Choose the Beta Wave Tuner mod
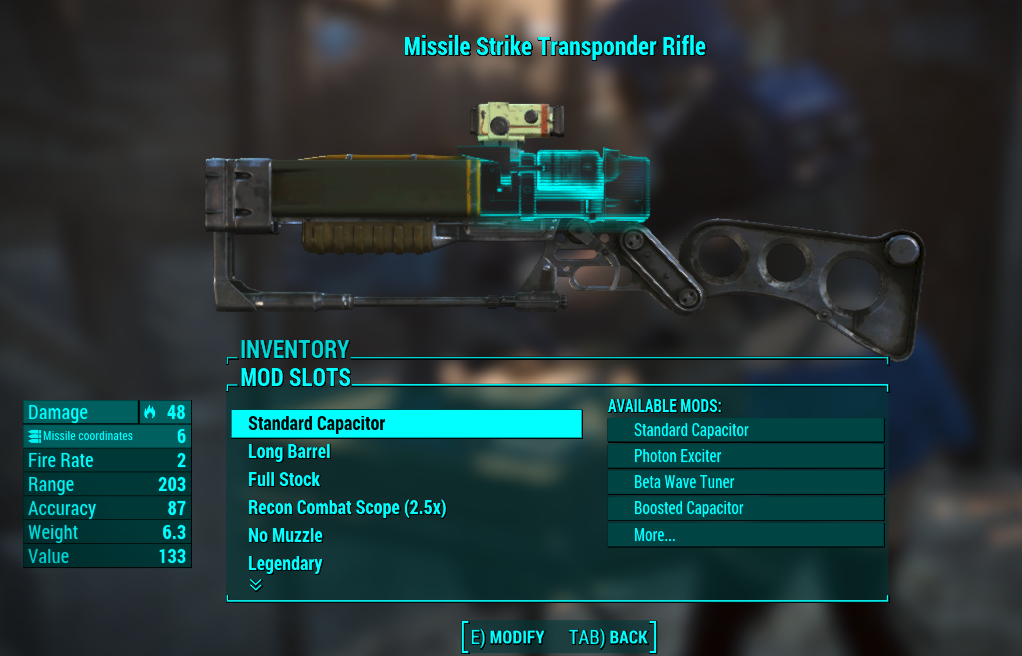1022x656 pixels. (x=745, y=482)
